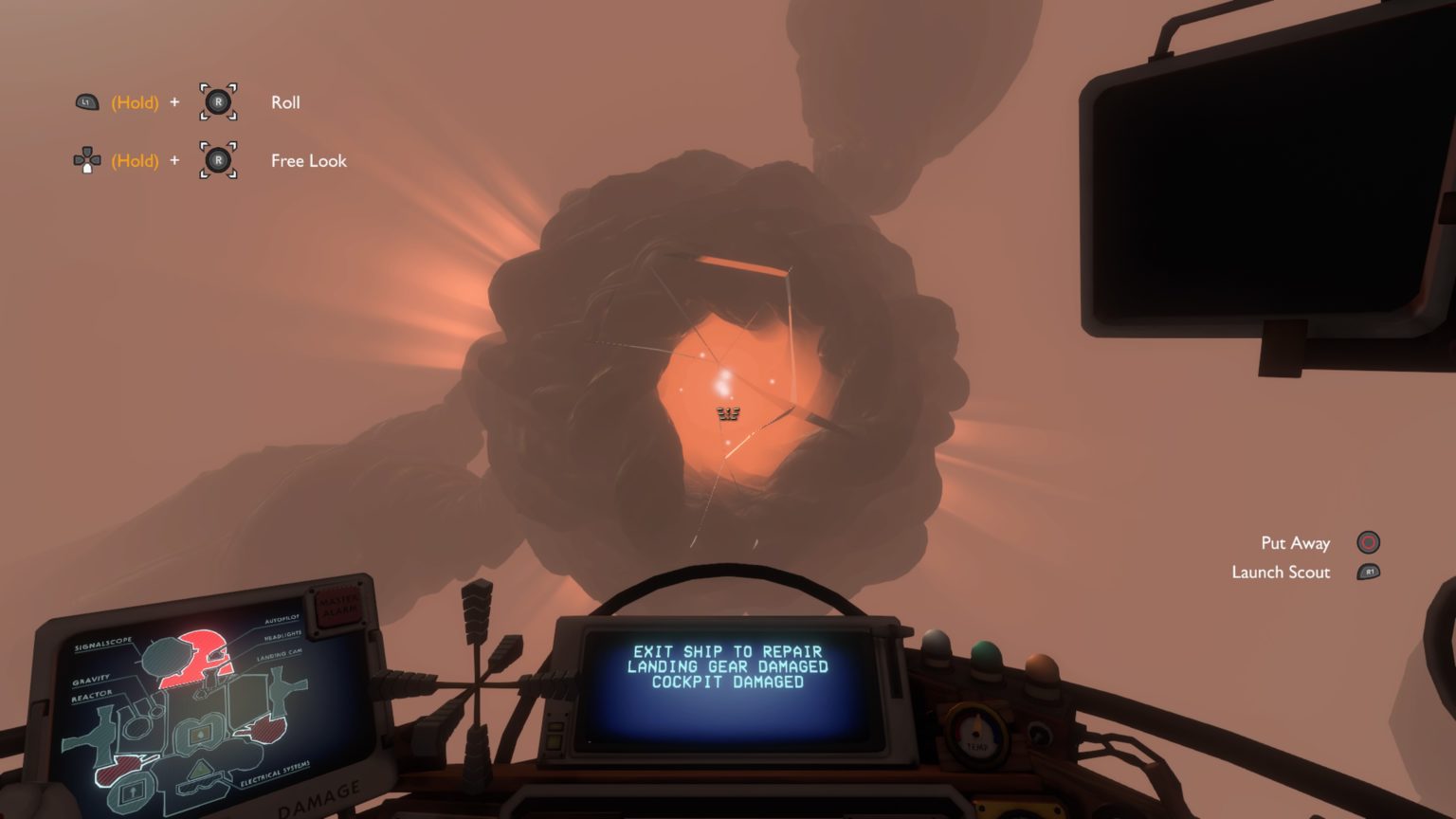Select the Gravity indicator on damage display
Image resolution: width=1456 pixels, height=819 pixels.
92,679
